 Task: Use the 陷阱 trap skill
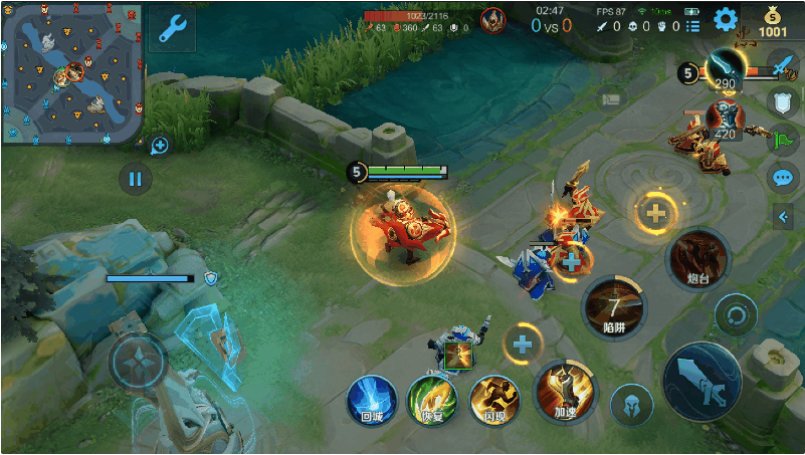coord(614,307)
